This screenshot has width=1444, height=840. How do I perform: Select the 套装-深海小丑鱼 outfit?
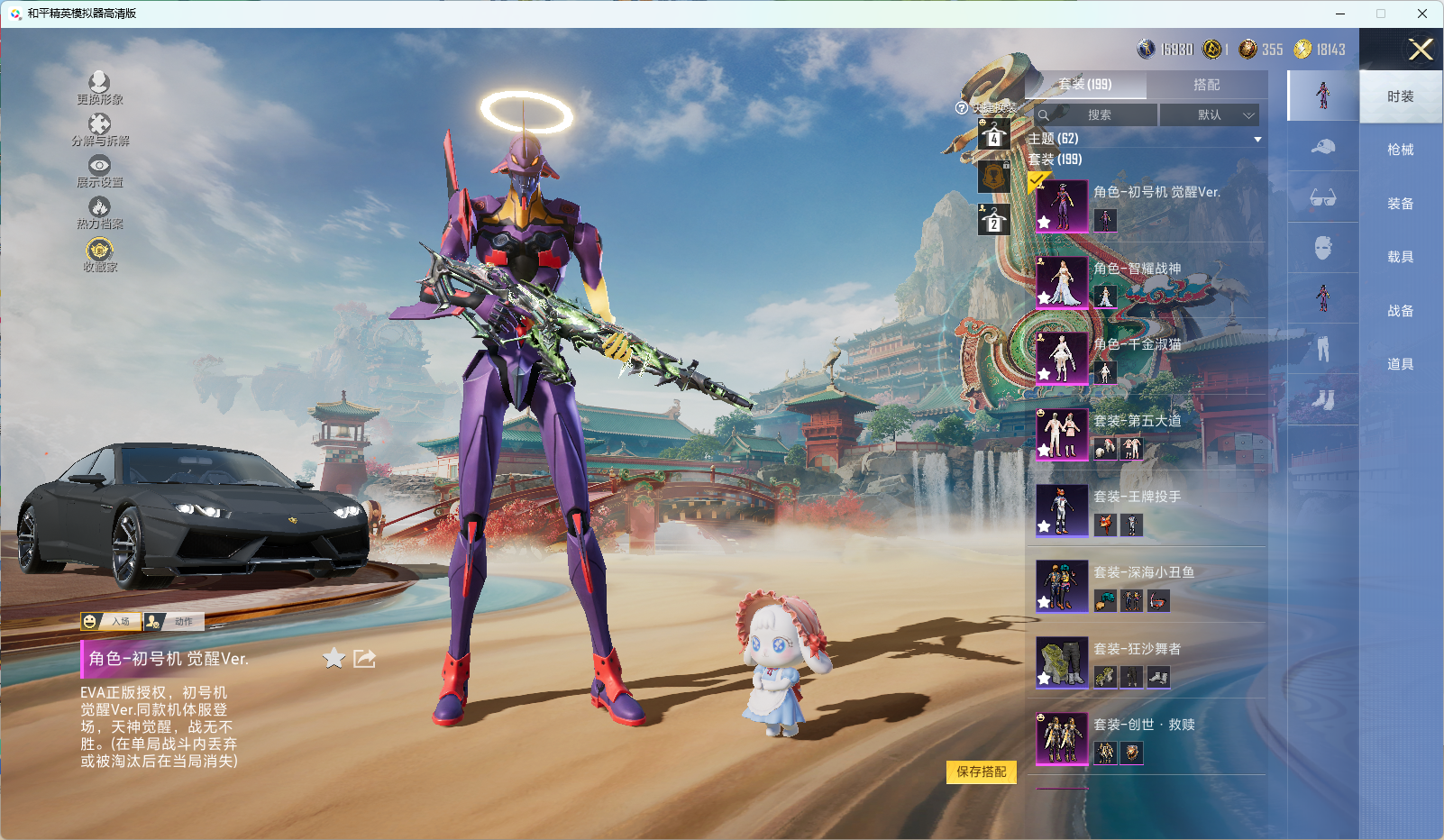[x=1143, y=573]
